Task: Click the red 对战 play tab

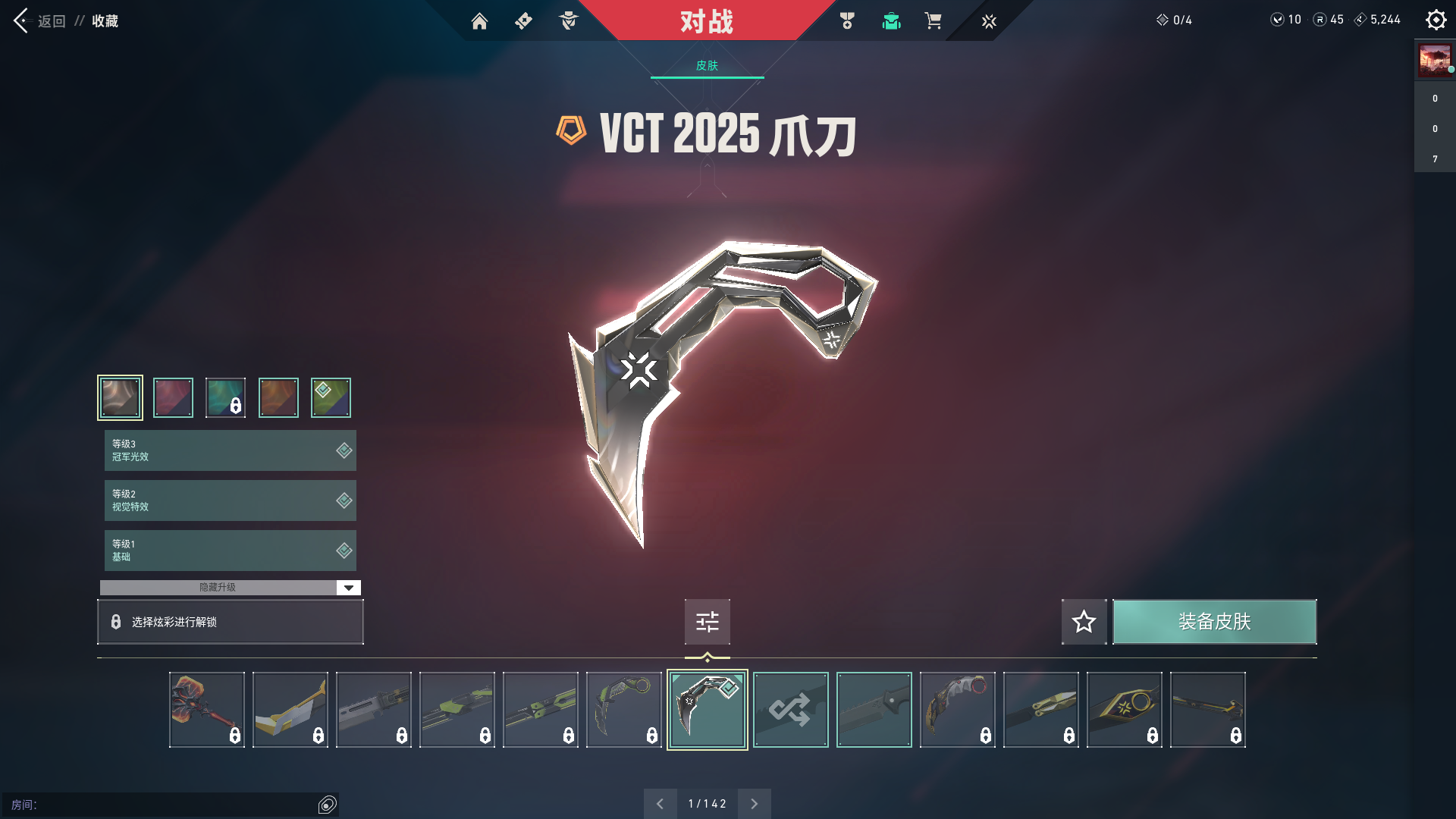Action: click(x=706, y=21)
